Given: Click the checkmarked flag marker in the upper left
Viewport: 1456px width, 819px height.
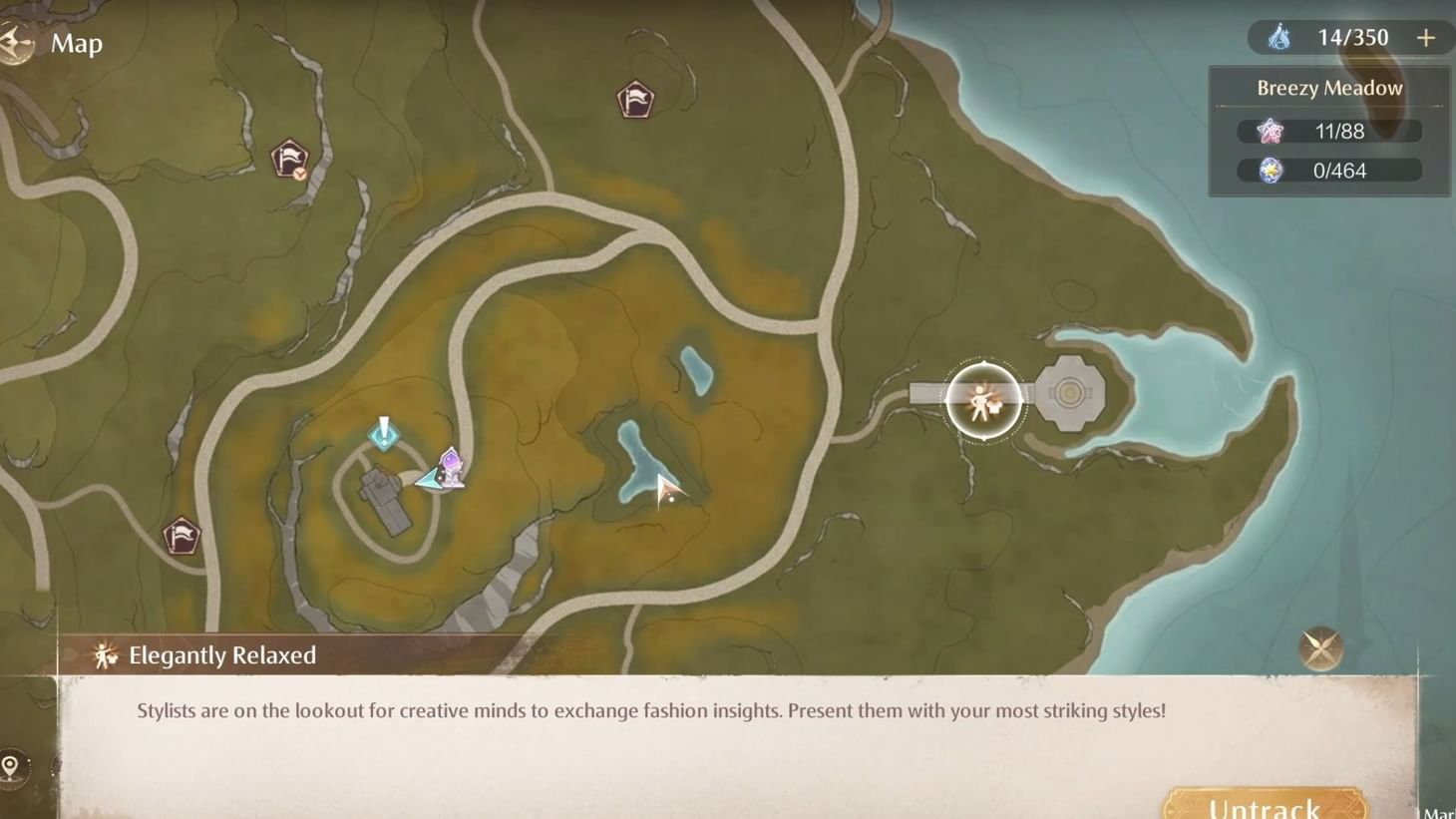Looking at the screenshot, I should tap(287, 158).
